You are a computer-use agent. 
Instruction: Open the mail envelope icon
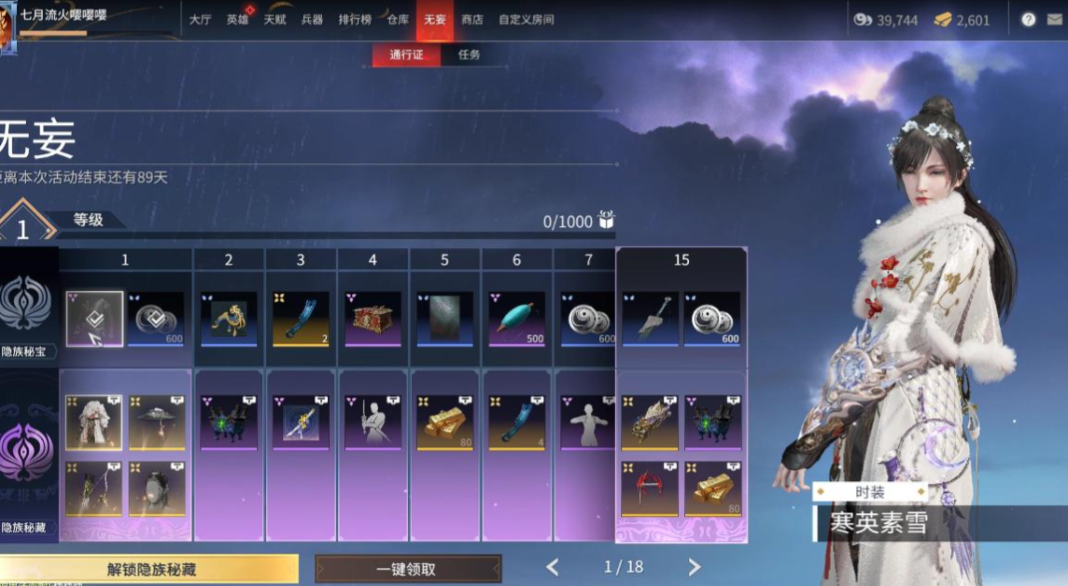click(1054, 19)
